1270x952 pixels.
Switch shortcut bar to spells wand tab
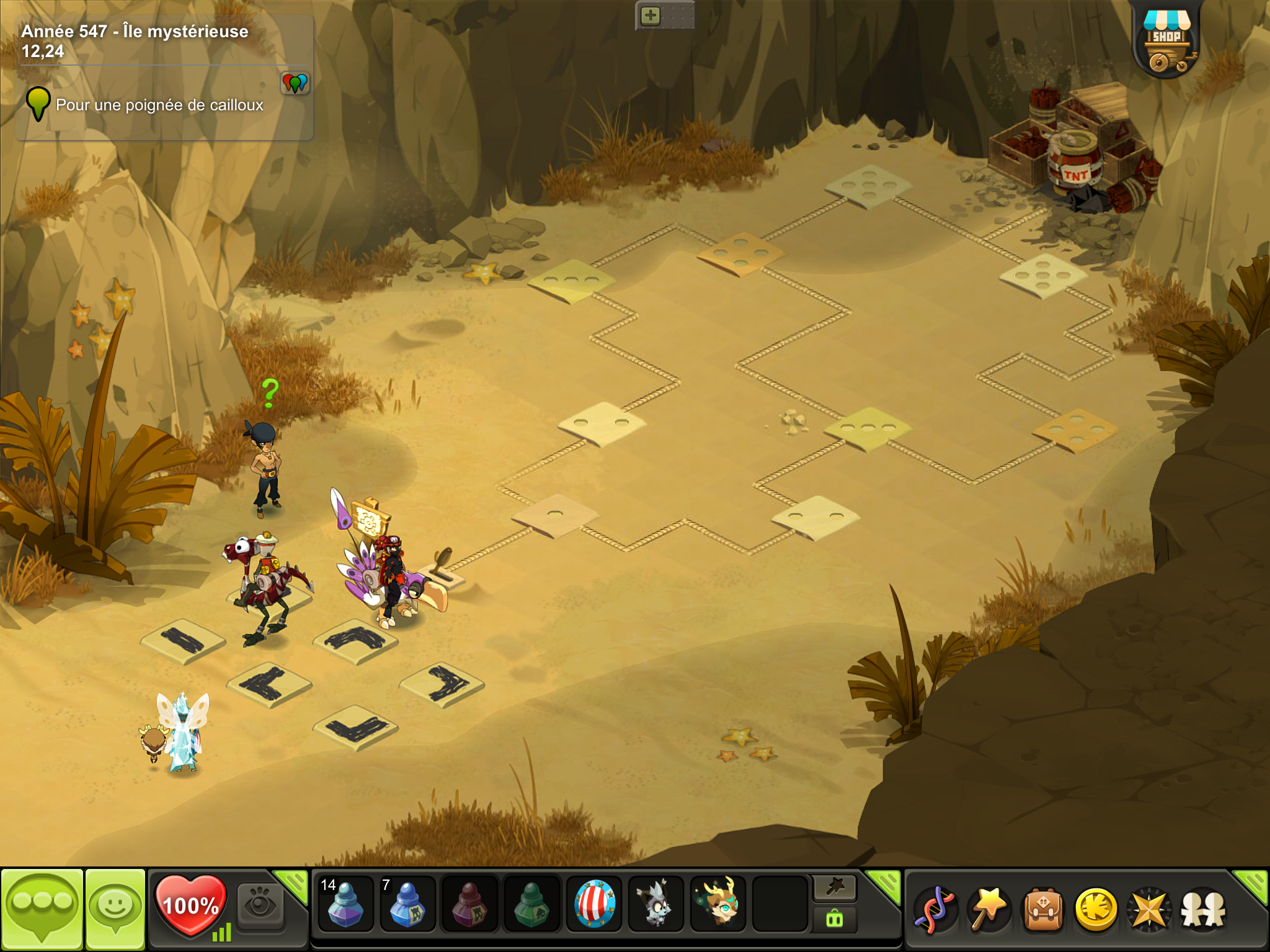[x=835, y=888]
